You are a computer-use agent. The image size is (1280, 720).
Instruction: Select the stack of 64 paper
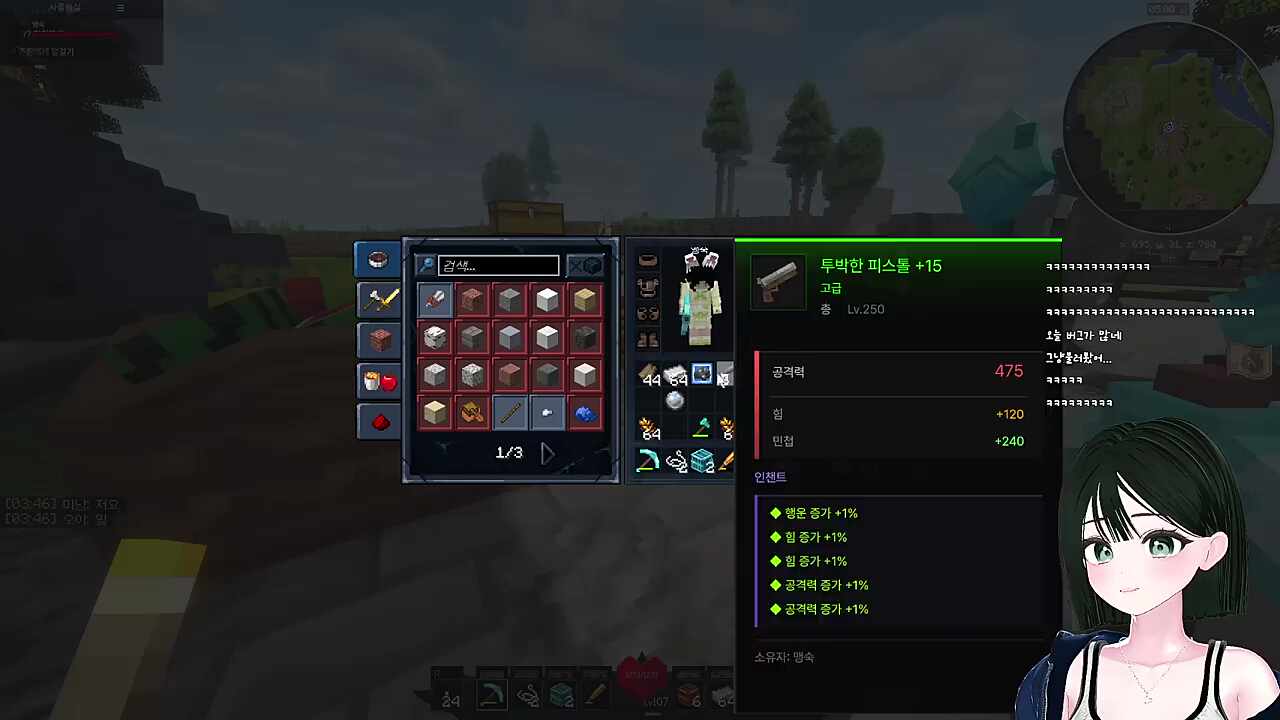[x=674, y=375]
